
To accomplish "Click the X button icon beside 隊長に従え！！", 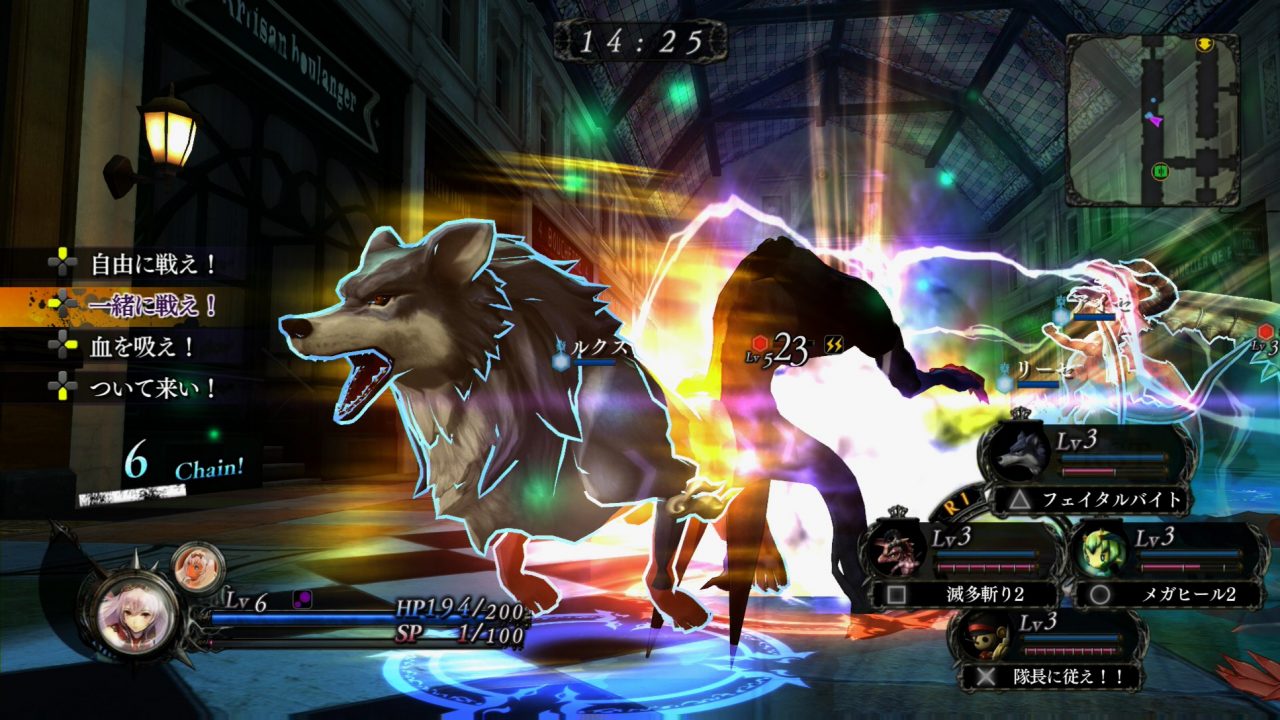I will (983, 675).
